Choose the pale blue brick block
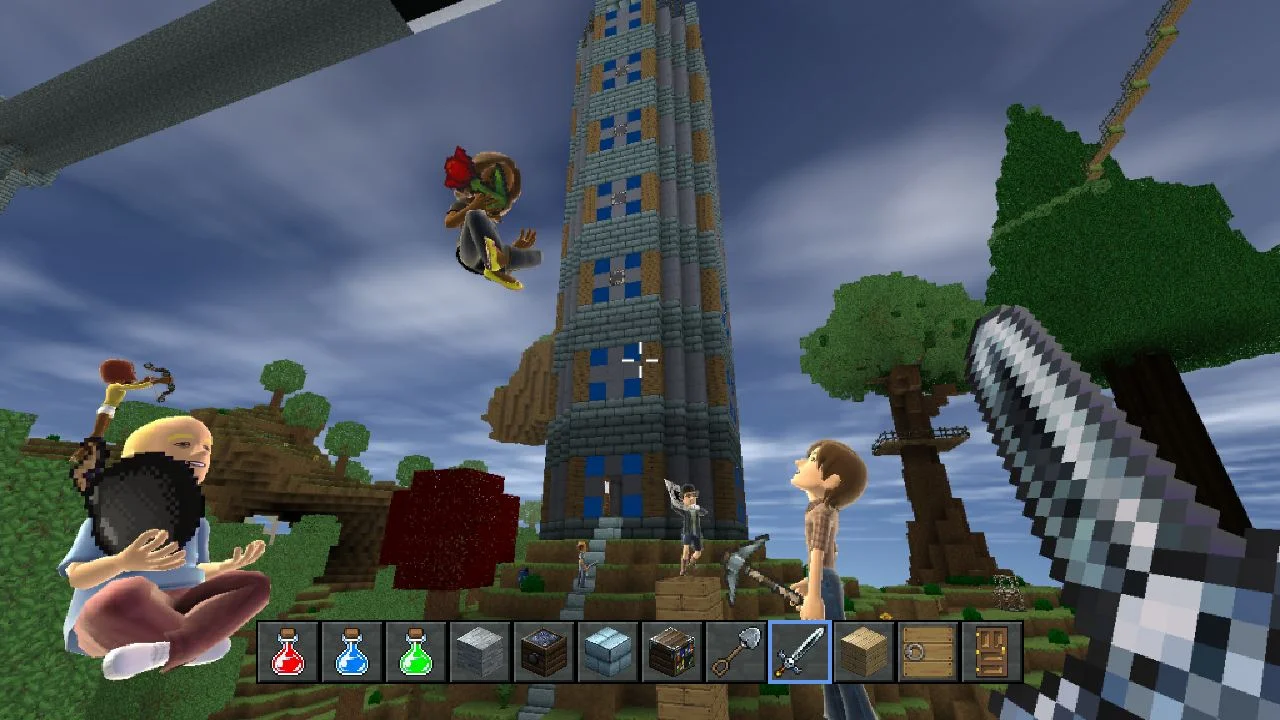The image size is (1280, 720). tap(608, 652)
